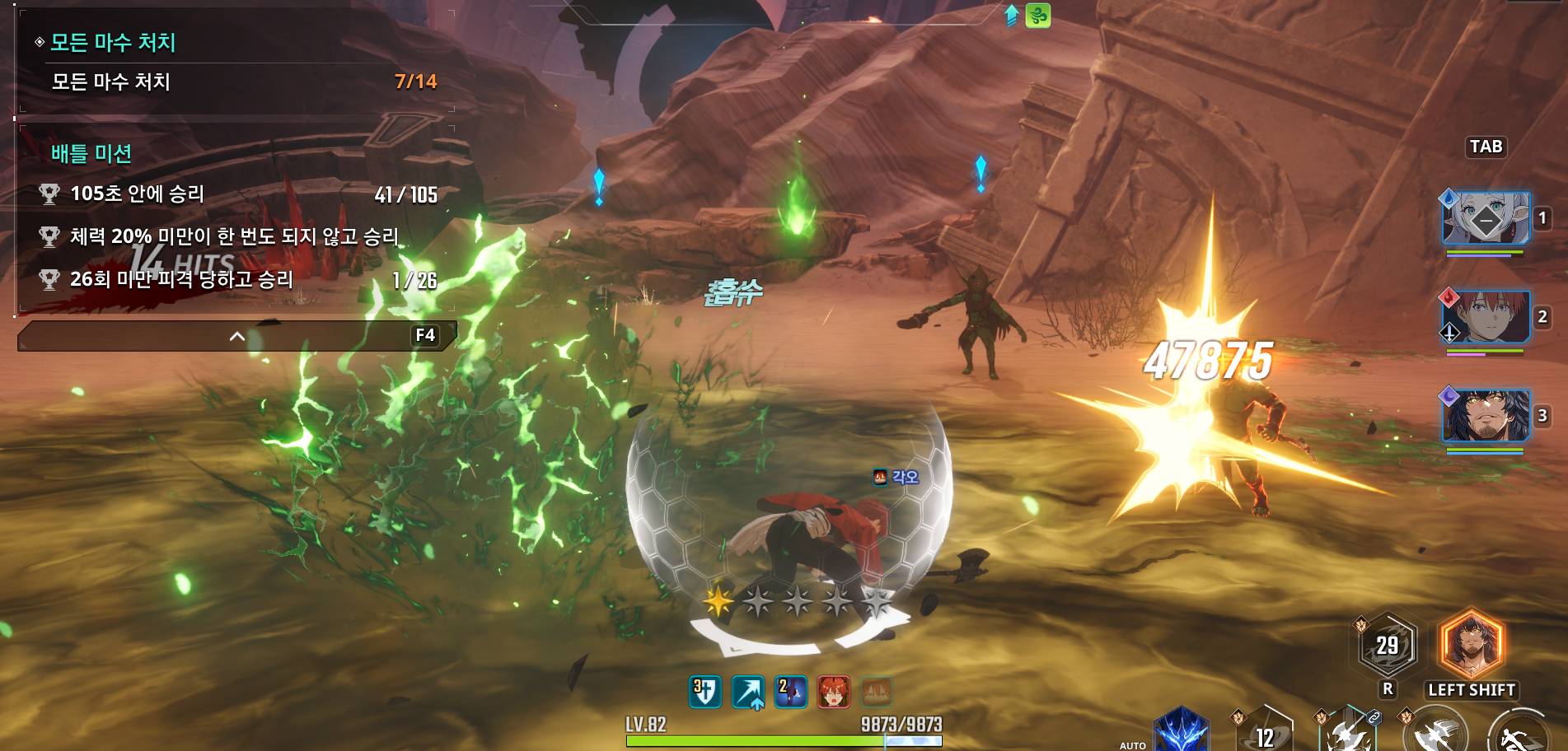Activate the glowing orange tag-in portrait skill
1568x751 pixels.
pyautogui.click(x=1471, y=645)
